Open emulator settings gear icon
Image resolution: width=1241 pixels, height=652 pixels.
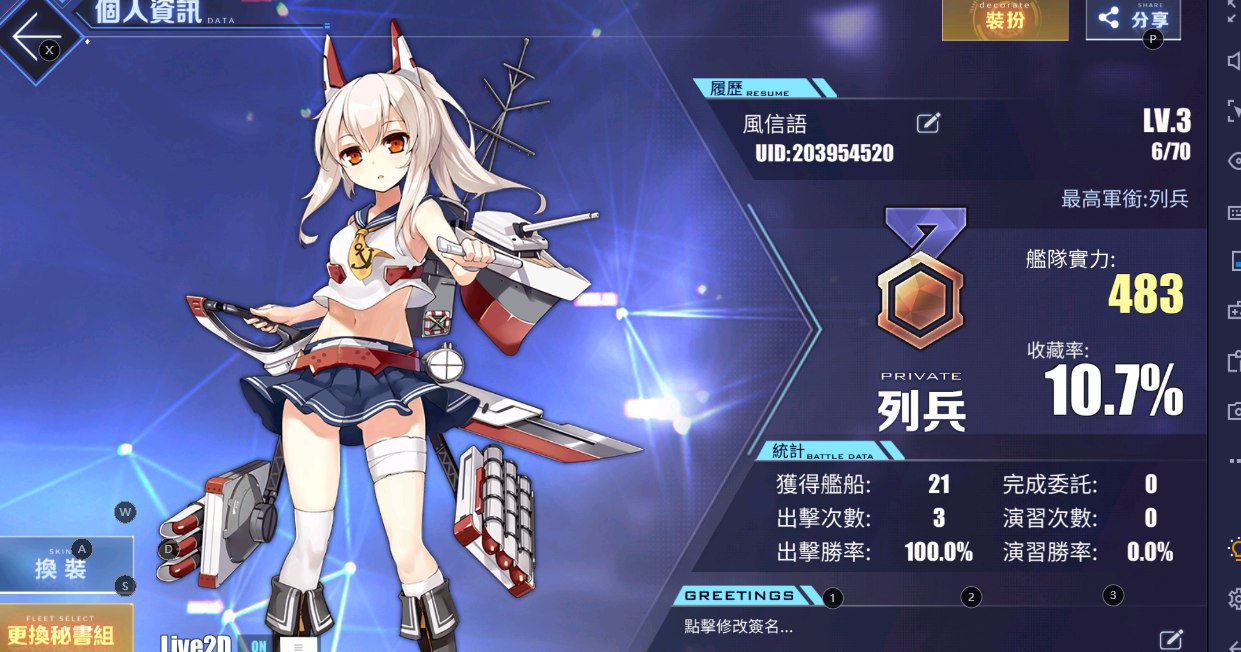[1233, 598]
